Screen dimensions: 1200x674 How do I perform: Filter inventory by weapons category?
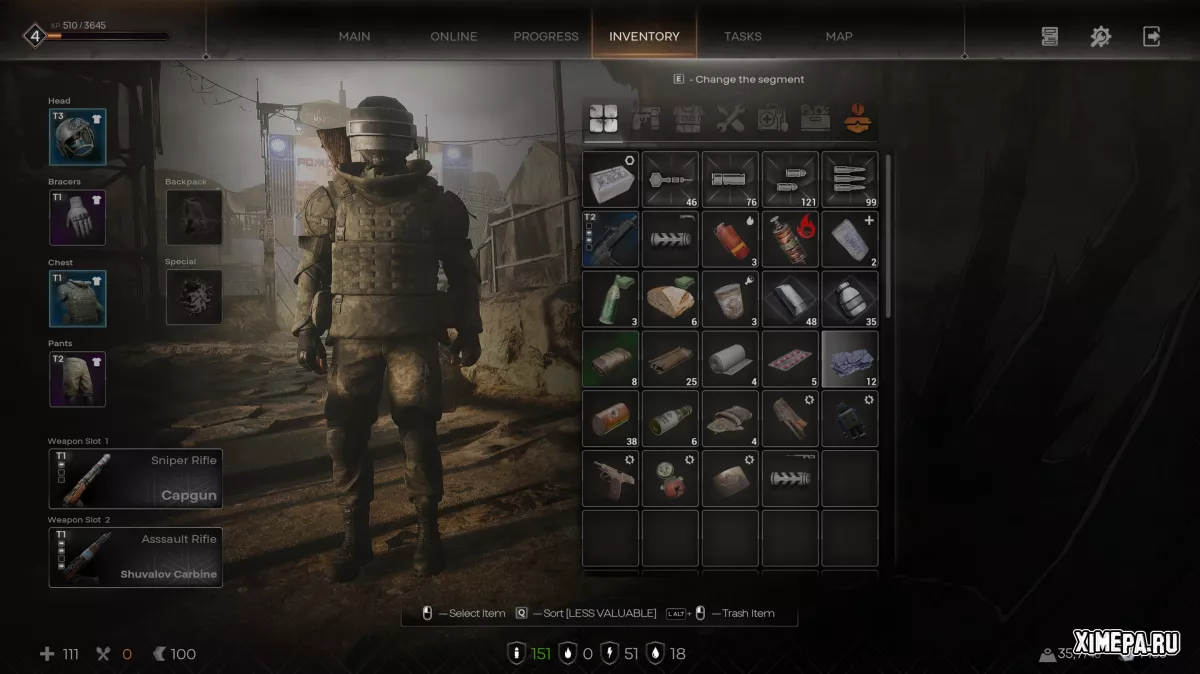point(643,120)
